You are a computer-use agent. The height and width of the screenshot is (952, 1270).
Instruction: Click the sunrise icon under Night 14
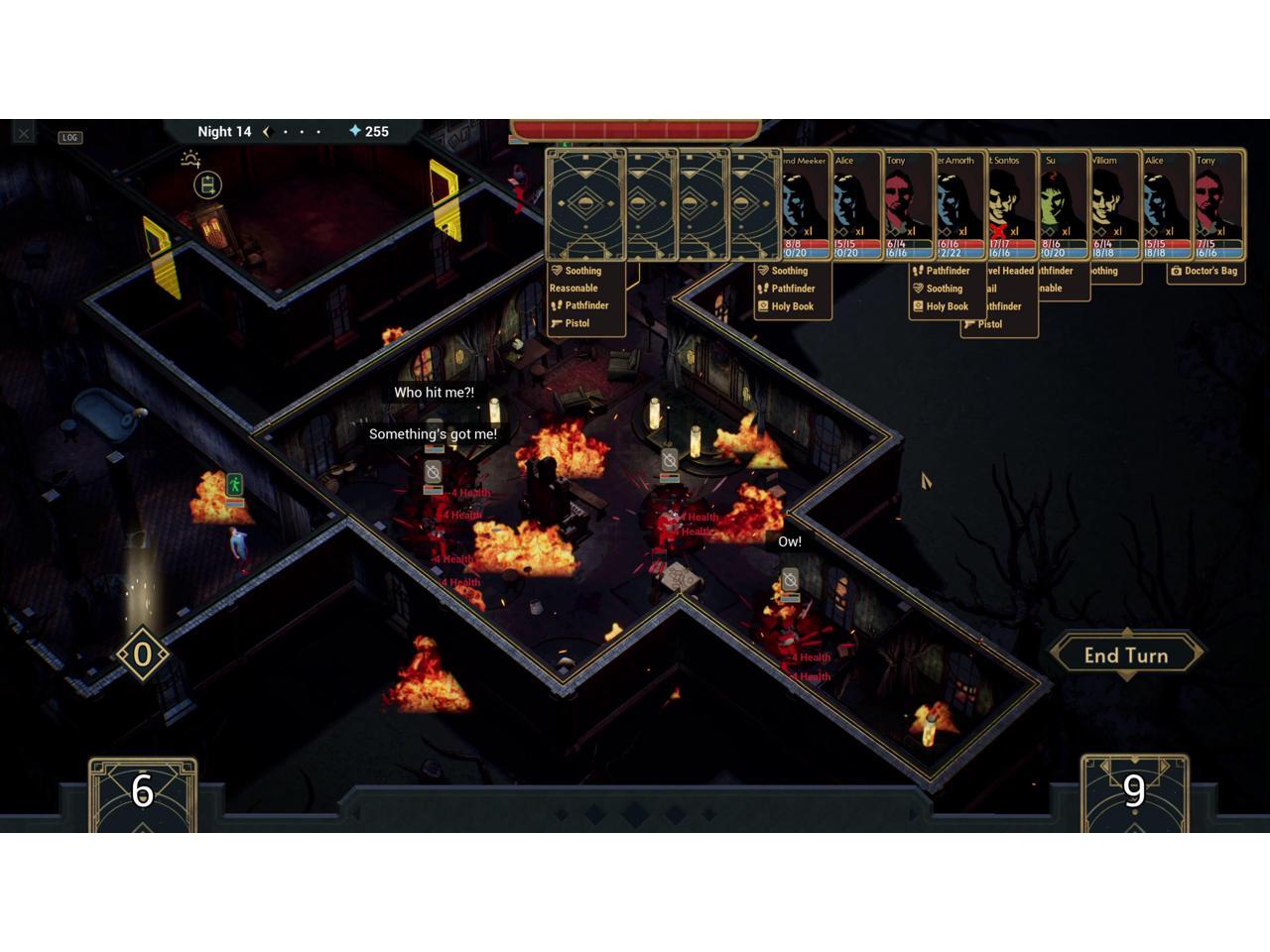(x=190, y=158)
